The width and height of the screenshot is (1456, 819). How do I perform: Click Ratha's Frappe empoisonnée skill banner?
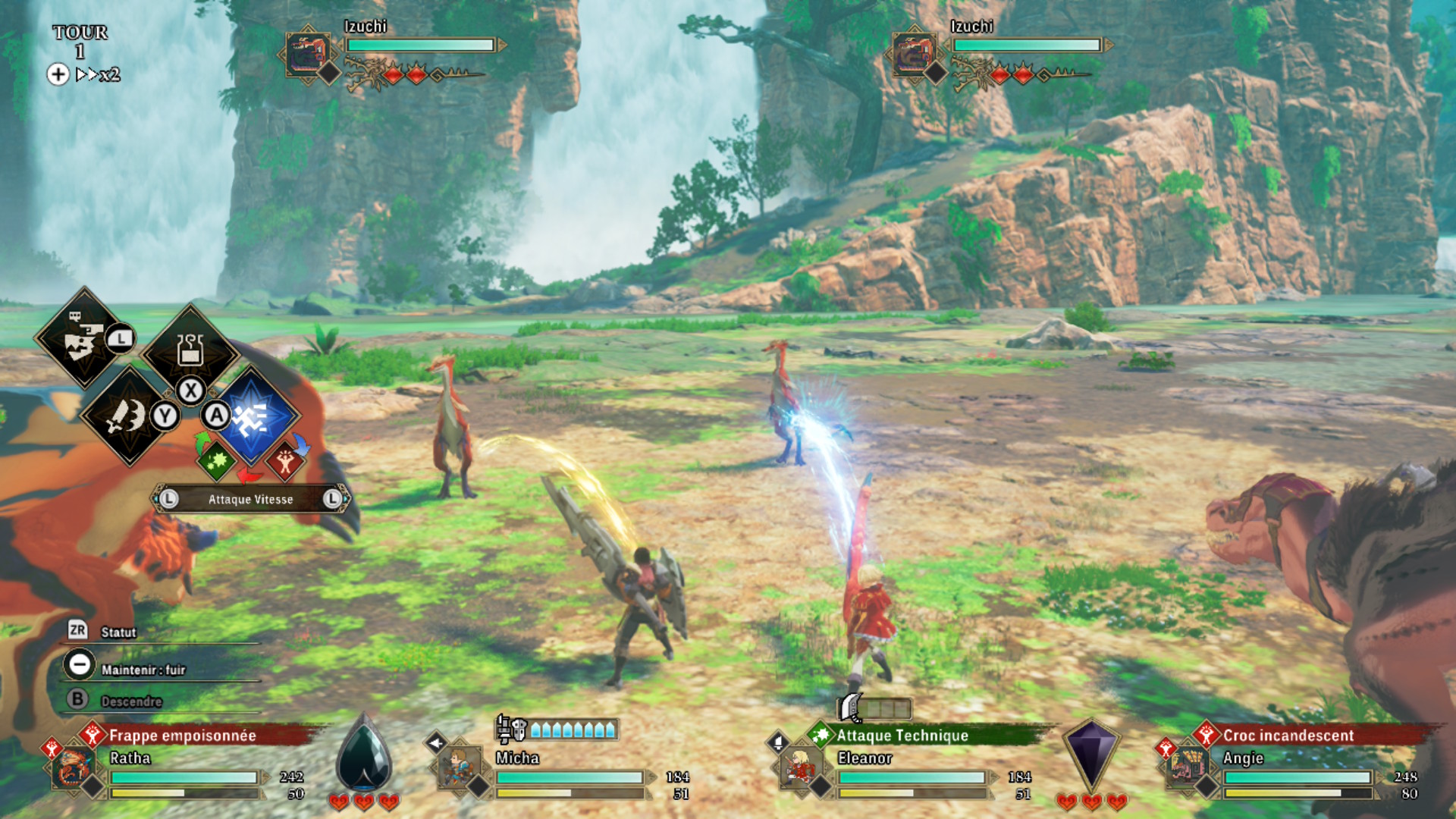[x=182, y=735]
